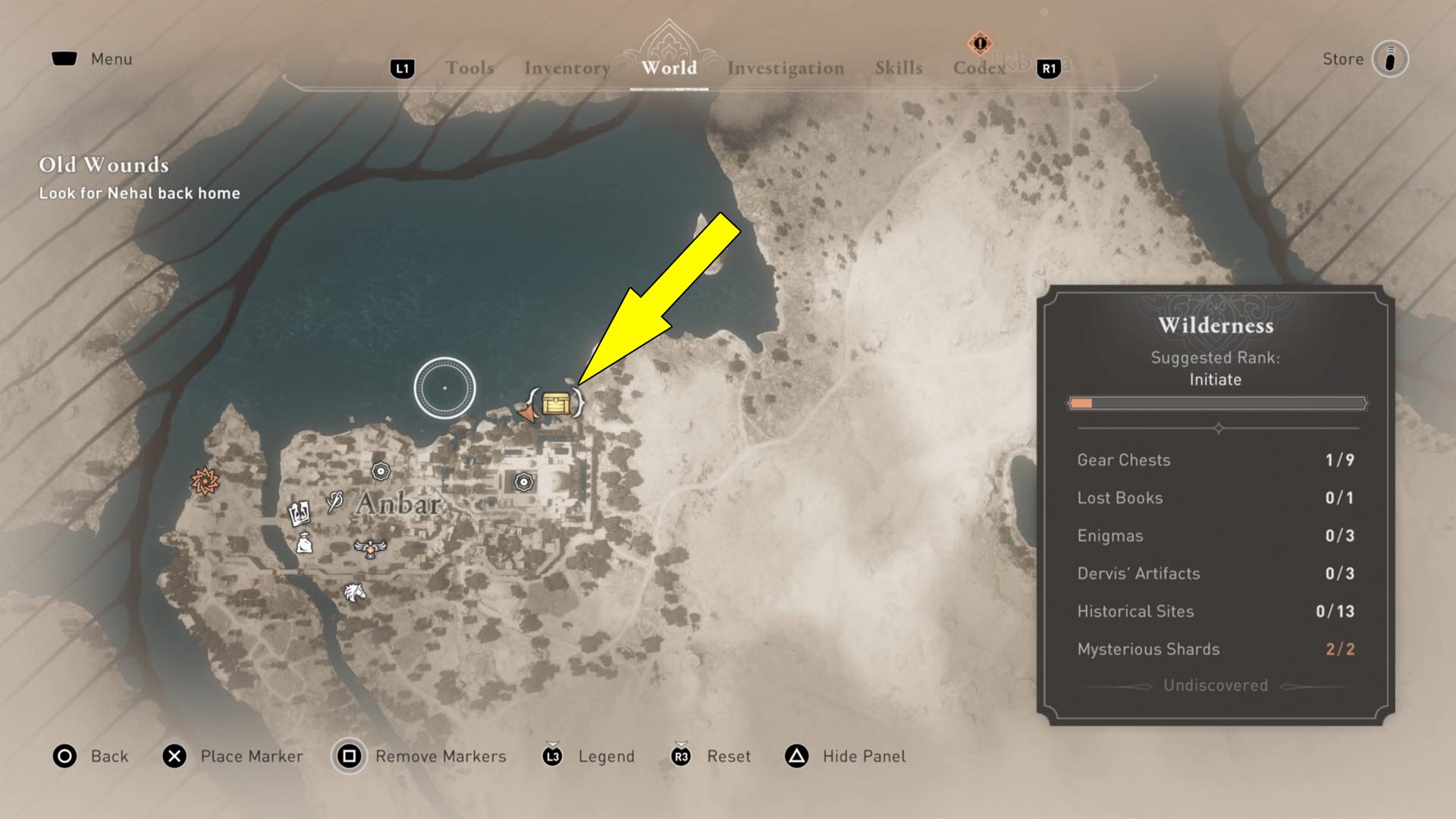Click the orange fast travel star on the left
Image resolution: width=1456 pixels, height=819 pixels.
pos(203,481)
